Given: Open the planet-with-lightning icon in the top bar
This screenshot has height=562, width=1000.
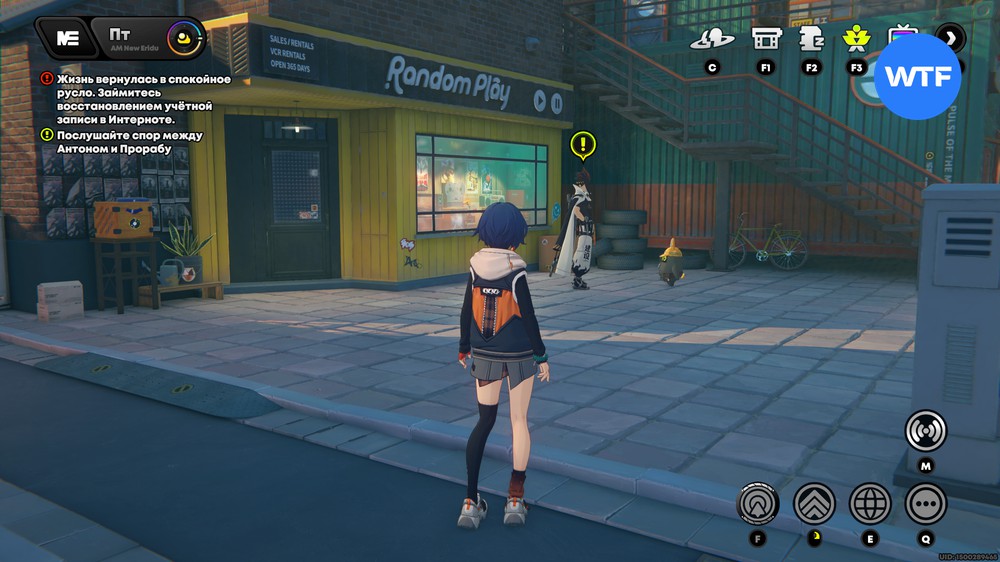Looking at the screenshot, I should [x=712, y=39].
